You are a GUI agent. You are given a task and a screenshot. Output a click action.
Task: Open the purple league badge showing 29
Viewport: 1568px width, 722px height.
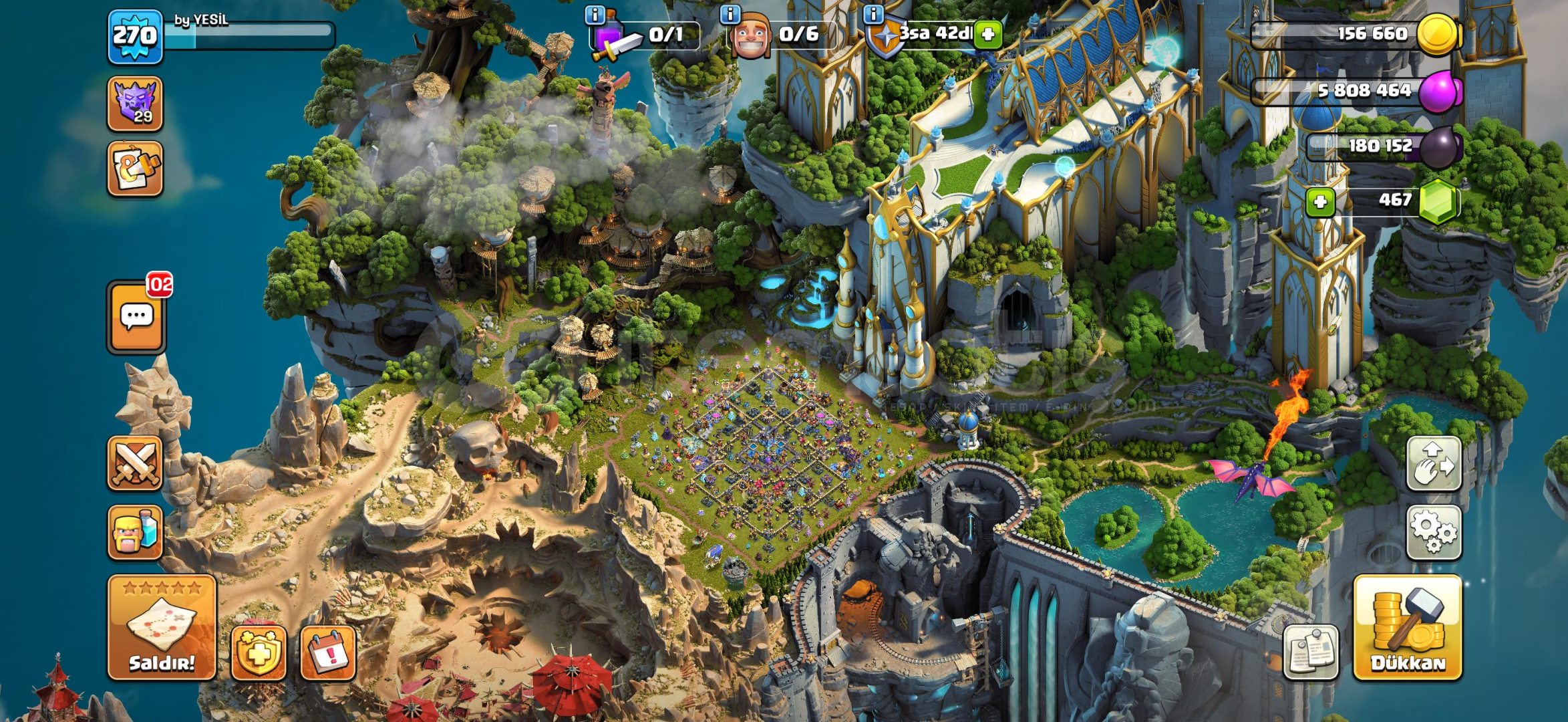pos(135,104)
